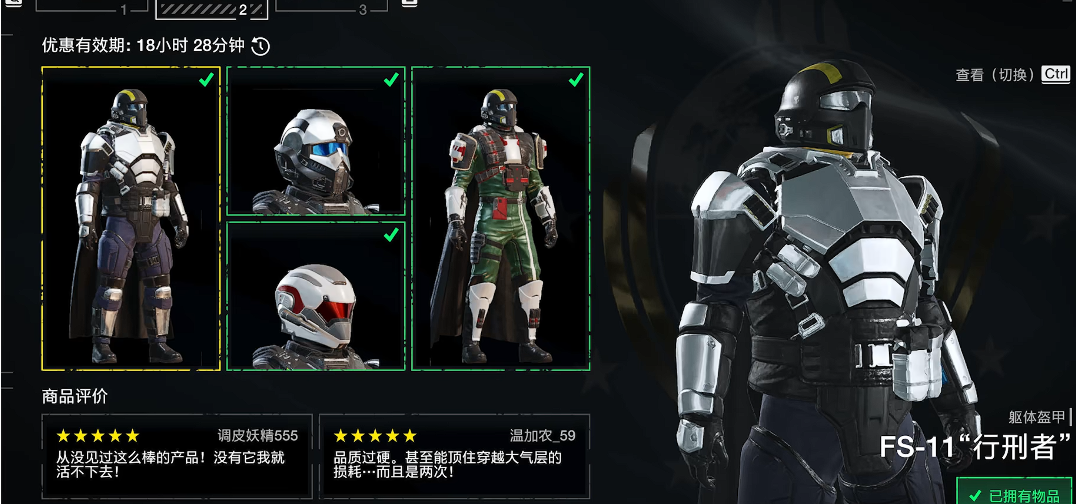Select the white helmet with blue visor

(x=315, y=141)
